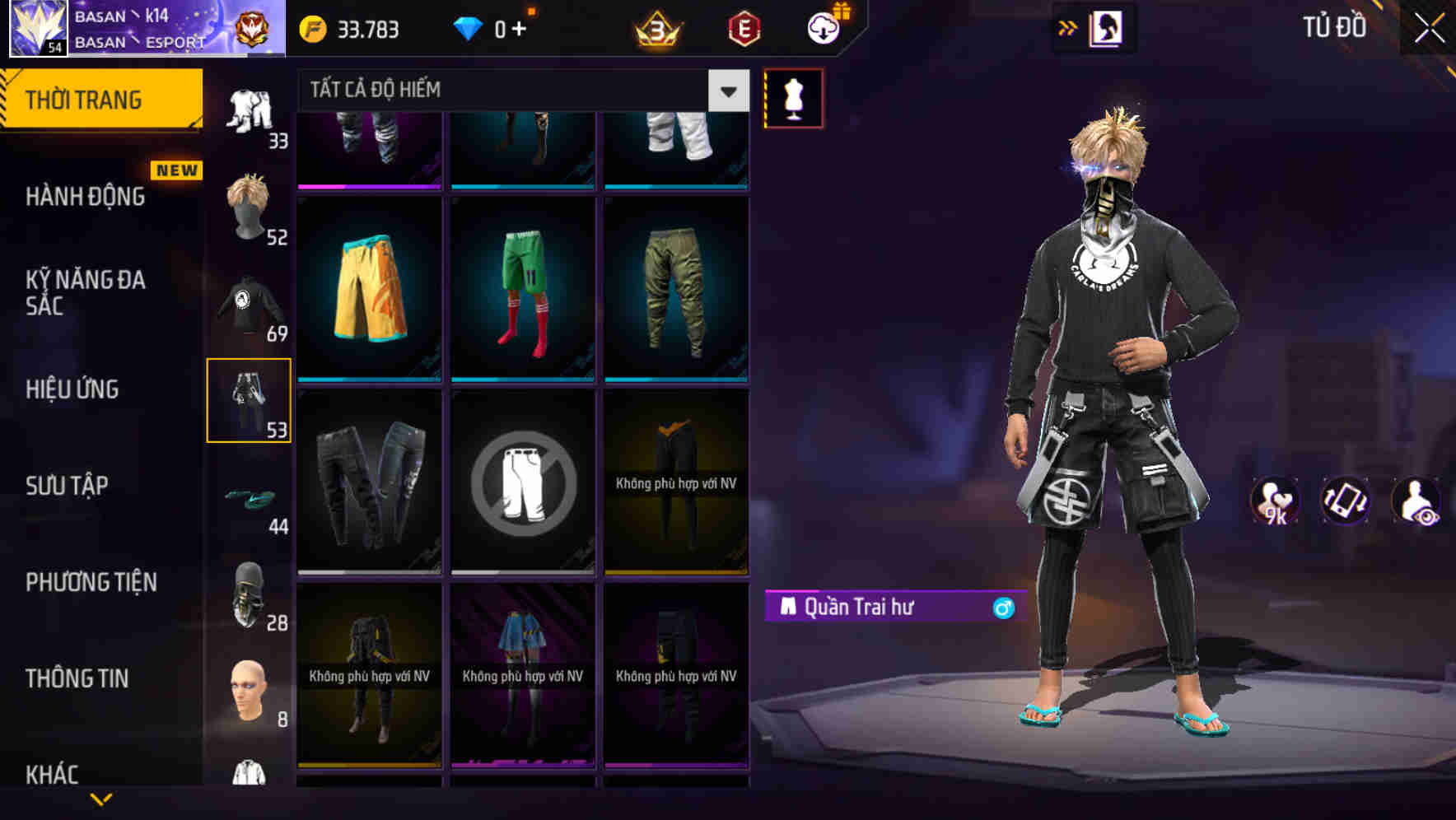
Task: Click the mannequin preview icon above character
Action: click(x=793, y=97)
